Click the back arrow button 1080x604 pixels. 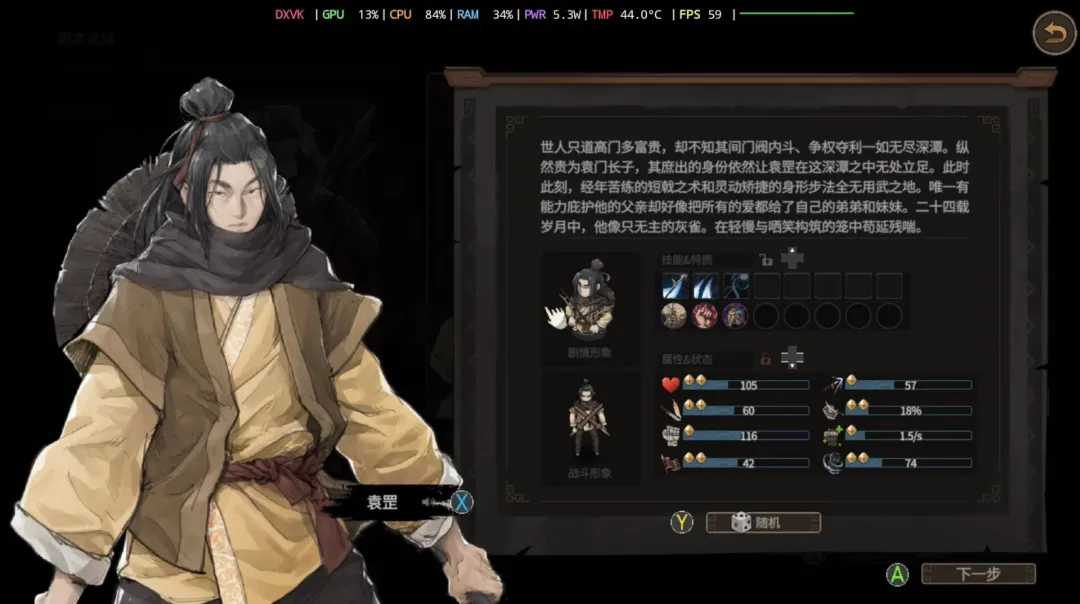click(x=1053, y=34)
